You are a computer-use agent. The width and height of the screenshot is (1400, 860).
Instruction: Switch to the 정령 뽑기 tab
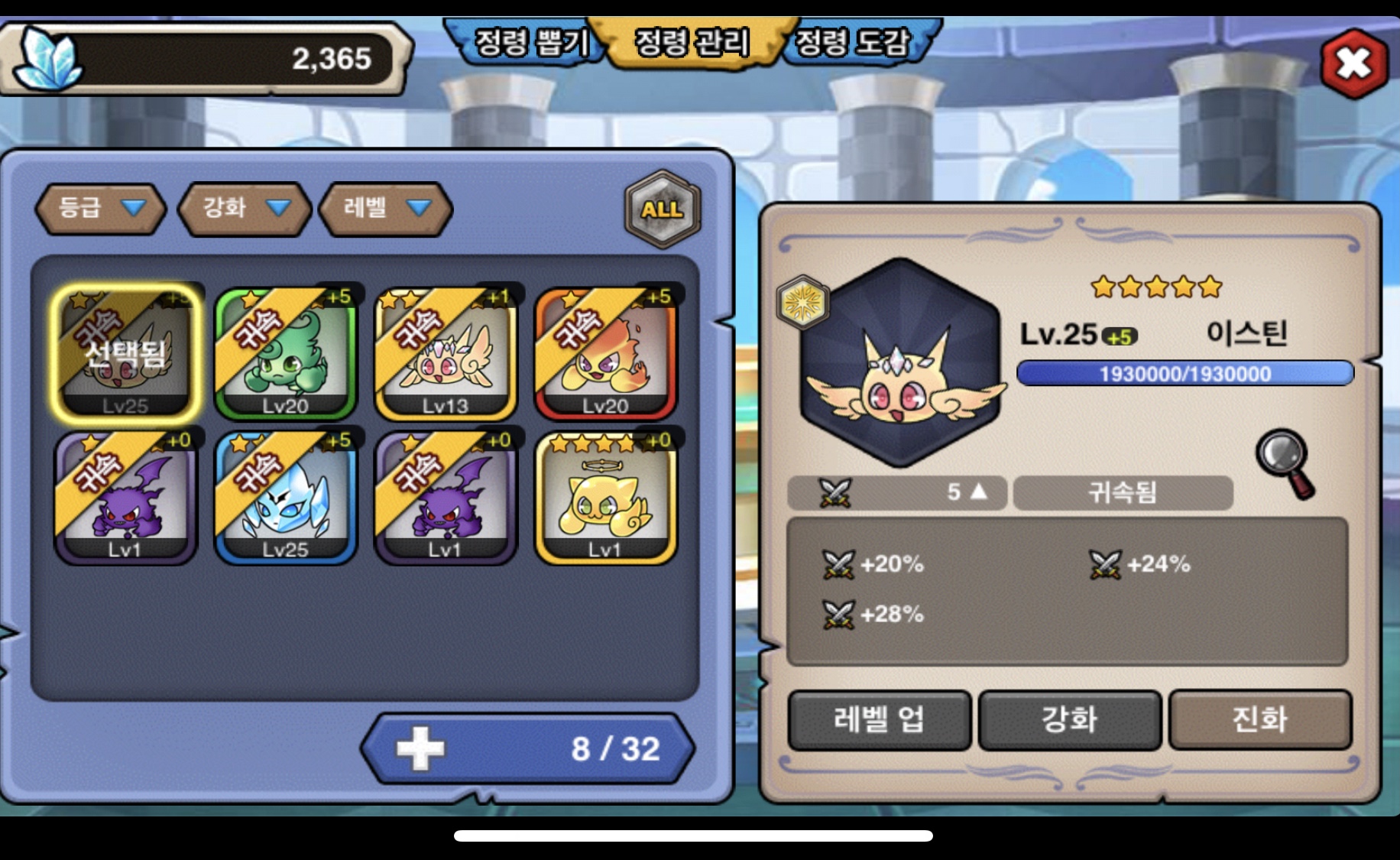click(x=530, y=43)
